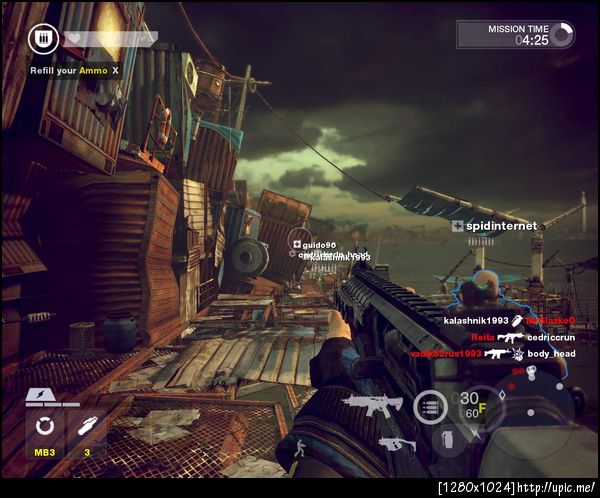Screen dimensions: 600x498
Task: Switch to the secondary pistol weapon icon
Action: pyautogui.click(x=397, y=444)
